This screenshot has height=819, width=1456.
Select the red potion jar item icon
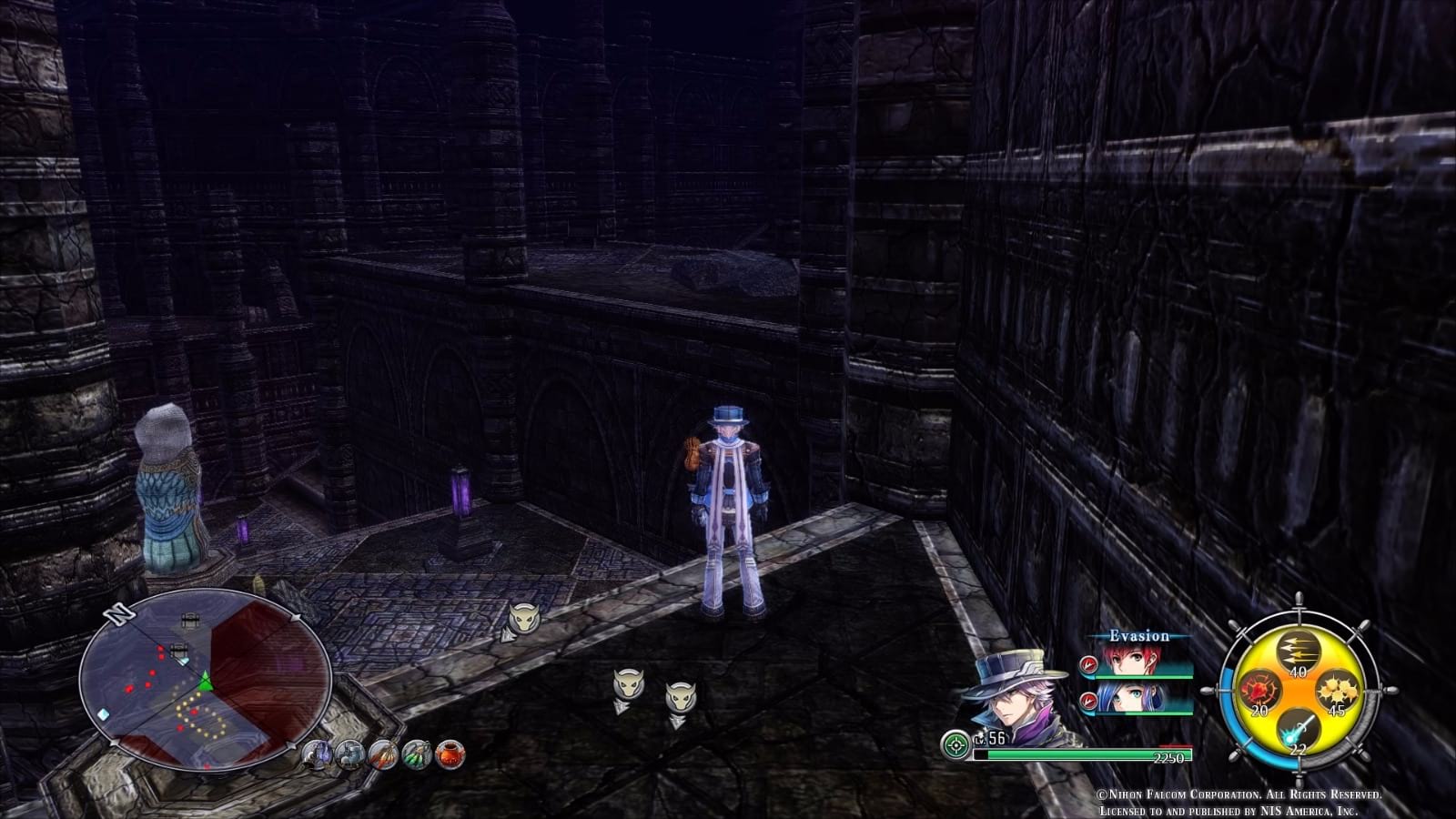click(450, 755)
